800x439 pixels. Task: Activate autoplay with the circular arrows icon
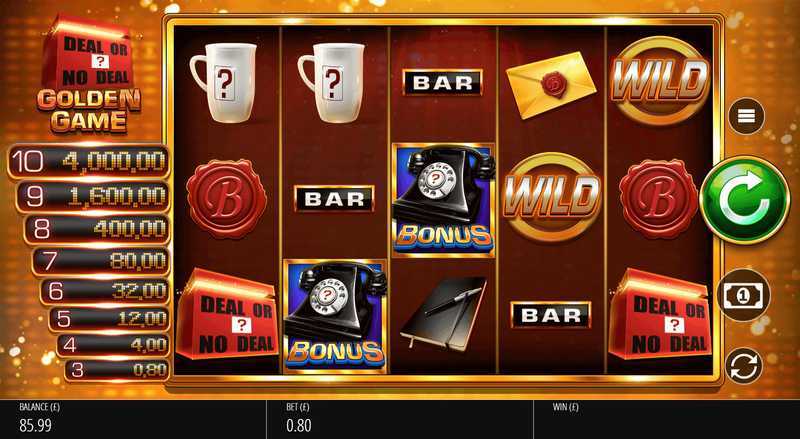pyautogui.click(x=745, y=365)
